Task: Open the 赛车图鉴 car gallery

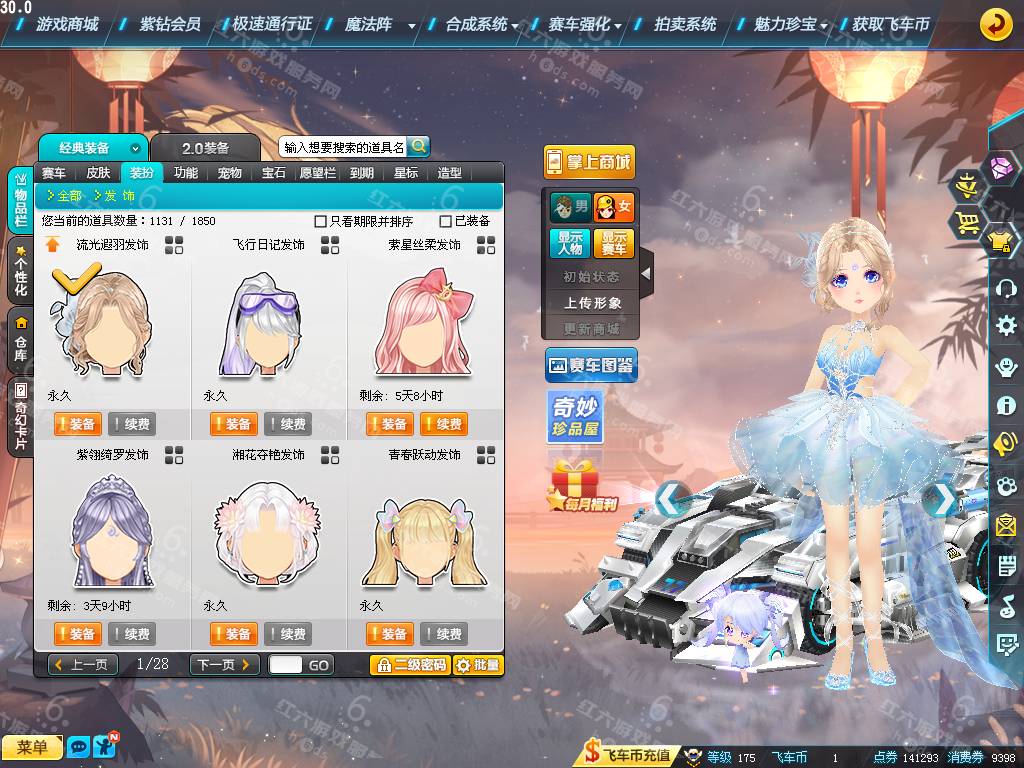Action: click(591, 366)
